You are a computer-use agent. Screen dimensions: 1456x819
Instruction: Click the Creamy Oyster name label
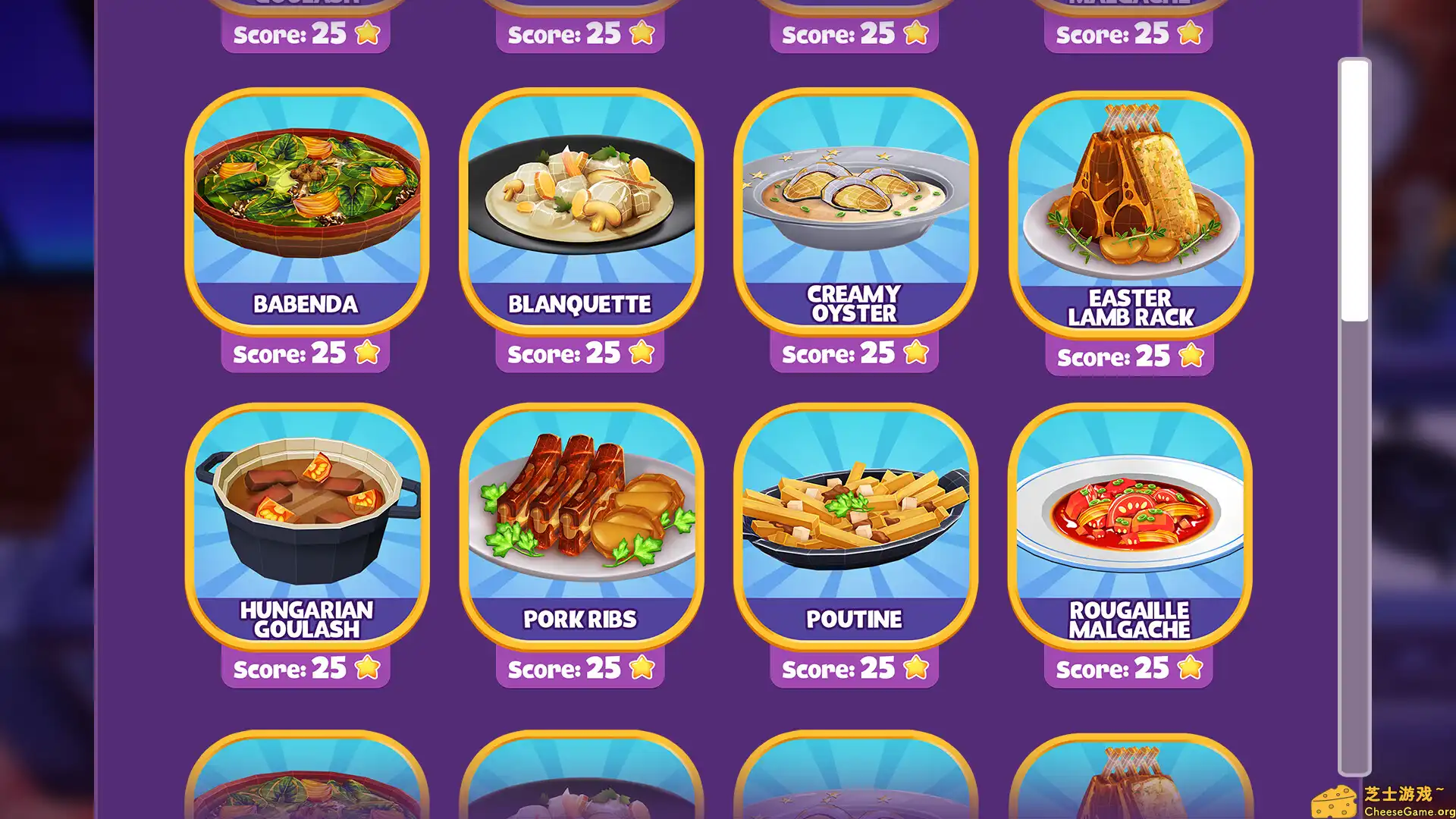click(855, 303)
